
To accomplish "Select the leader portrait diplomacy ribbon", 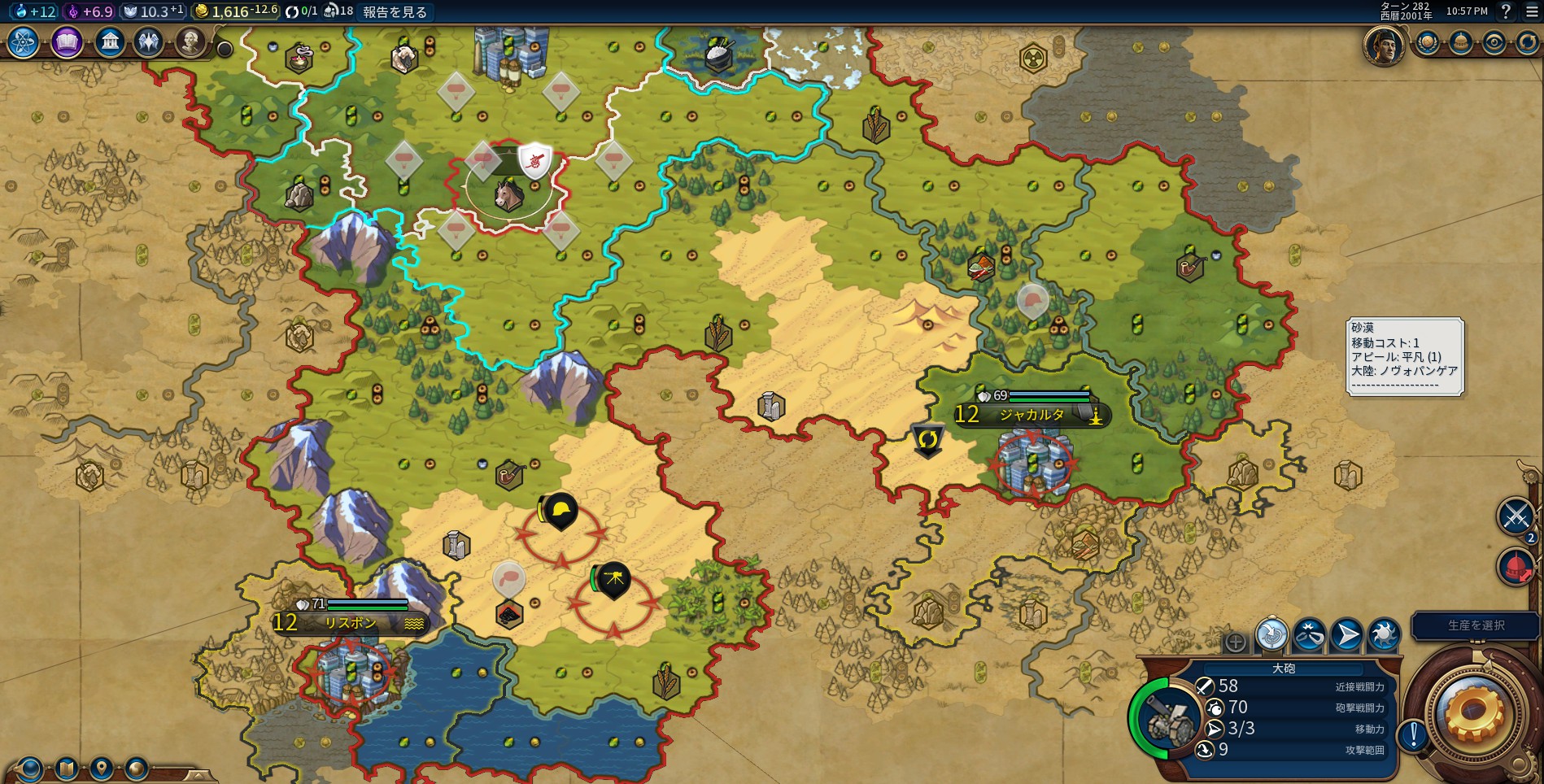I will [1384, 45].
